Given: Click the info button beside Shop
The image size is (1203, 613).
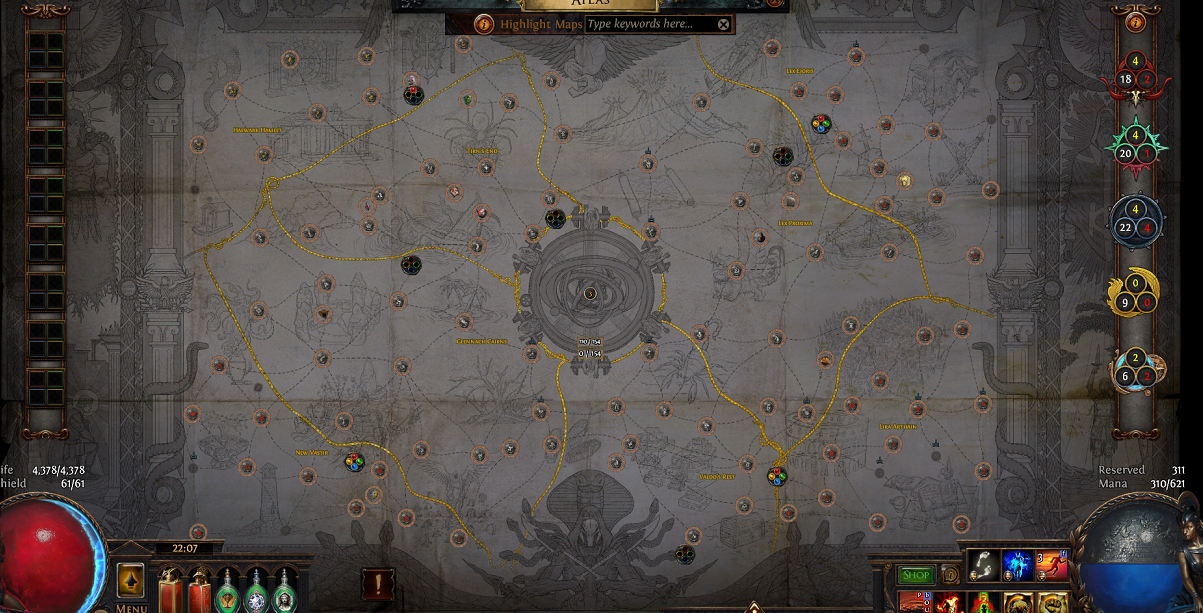Looking at the screenshot, I should coord(951,575).
